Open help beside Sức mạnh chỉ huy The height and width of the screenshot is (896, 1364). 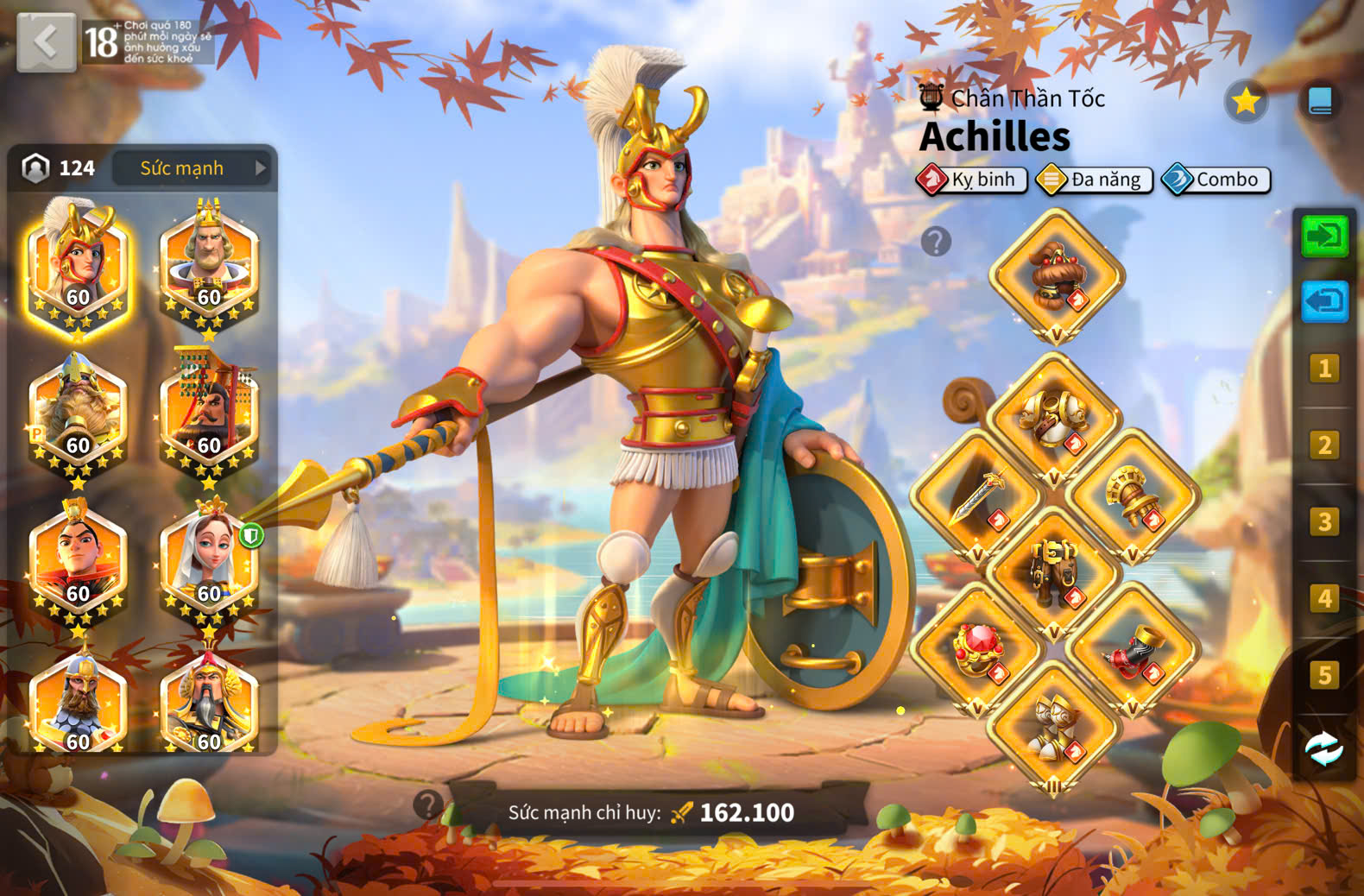pos(427,805)
